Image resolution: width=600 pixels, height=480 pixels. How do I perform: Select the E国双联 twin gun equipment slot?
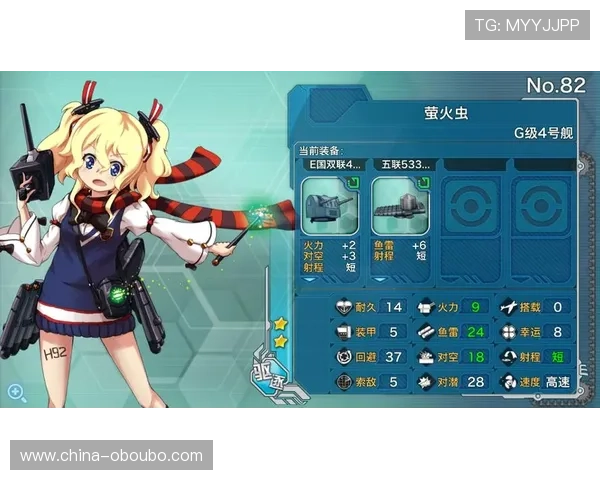[331, 206]
